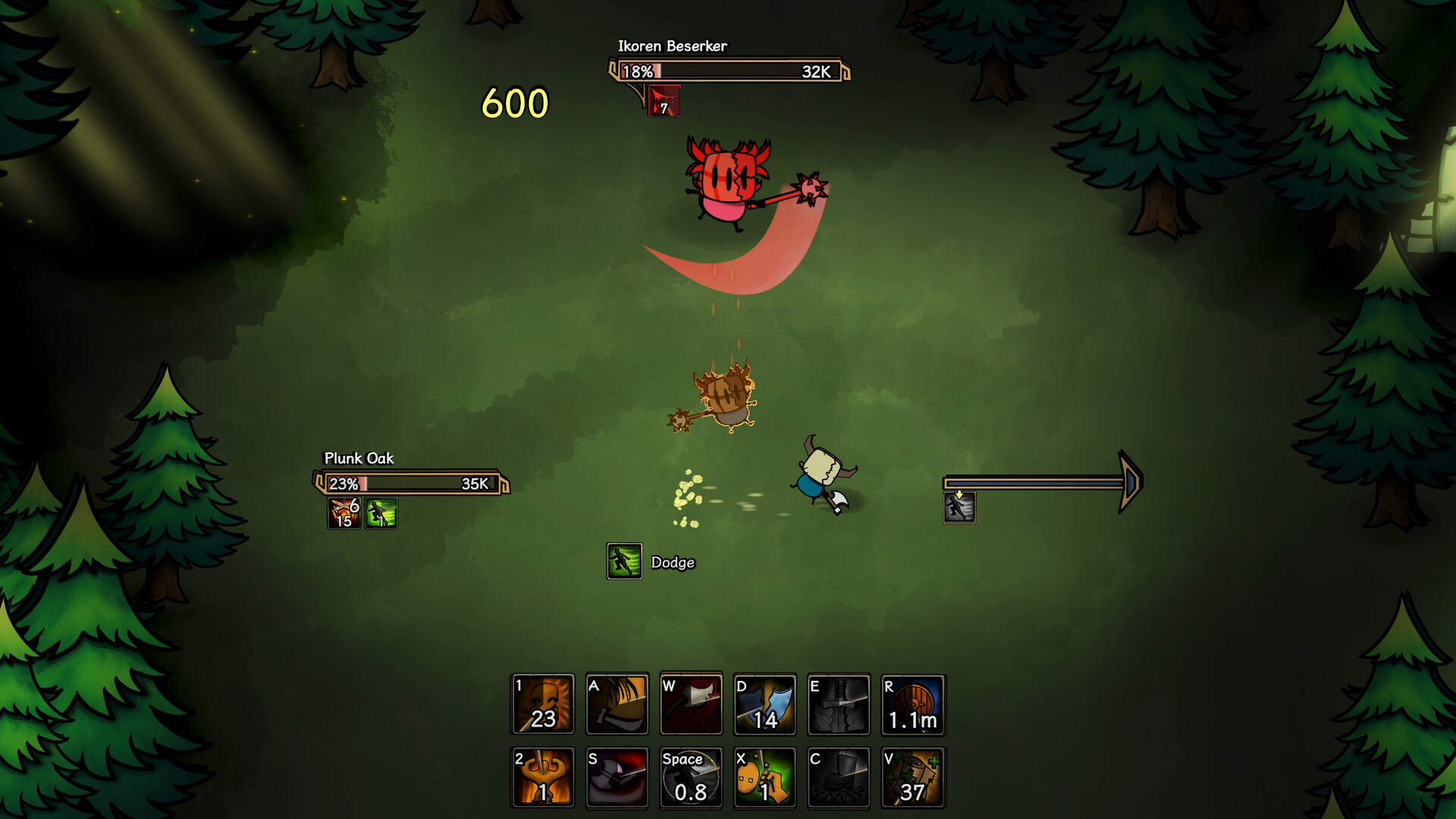The height and width of the screenshot is (819, 1456).
Task: Inspect the red debuff on Ikoren Beserker
Action: 664,101
